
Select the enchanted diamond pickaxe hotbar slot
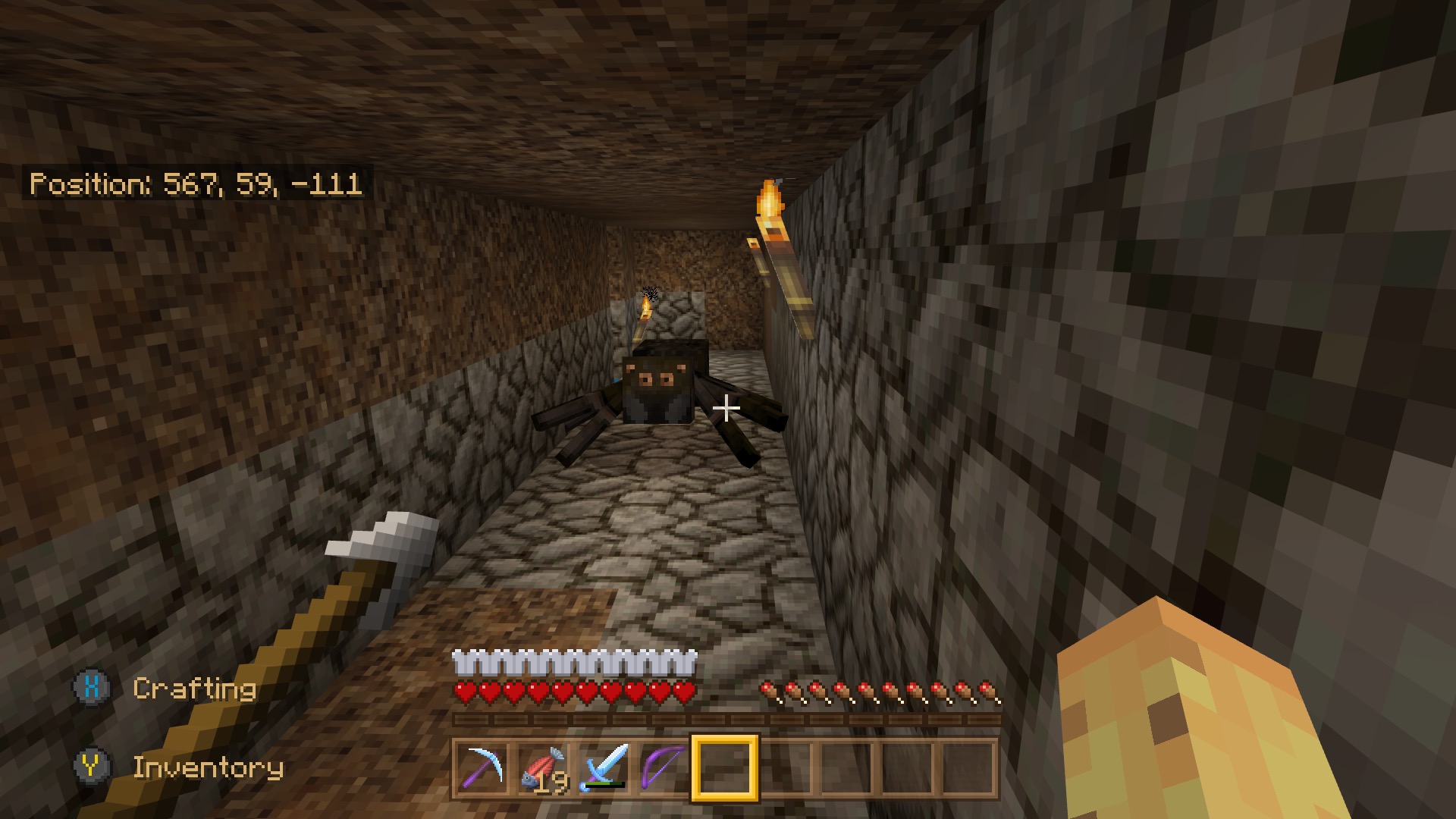point(483,768)
